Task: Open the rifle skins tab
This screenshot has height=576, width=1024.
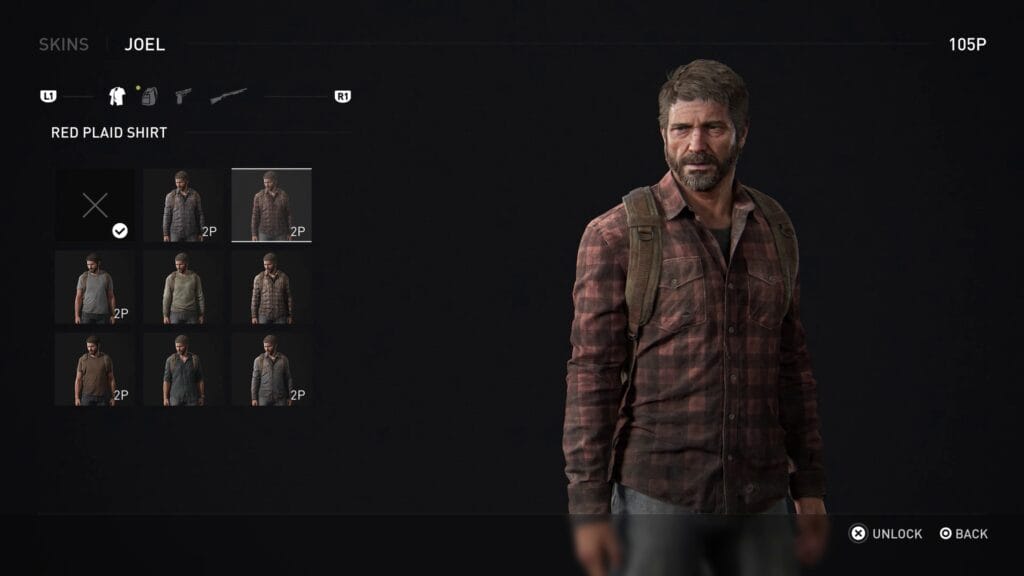Action: tap(228, 97)
